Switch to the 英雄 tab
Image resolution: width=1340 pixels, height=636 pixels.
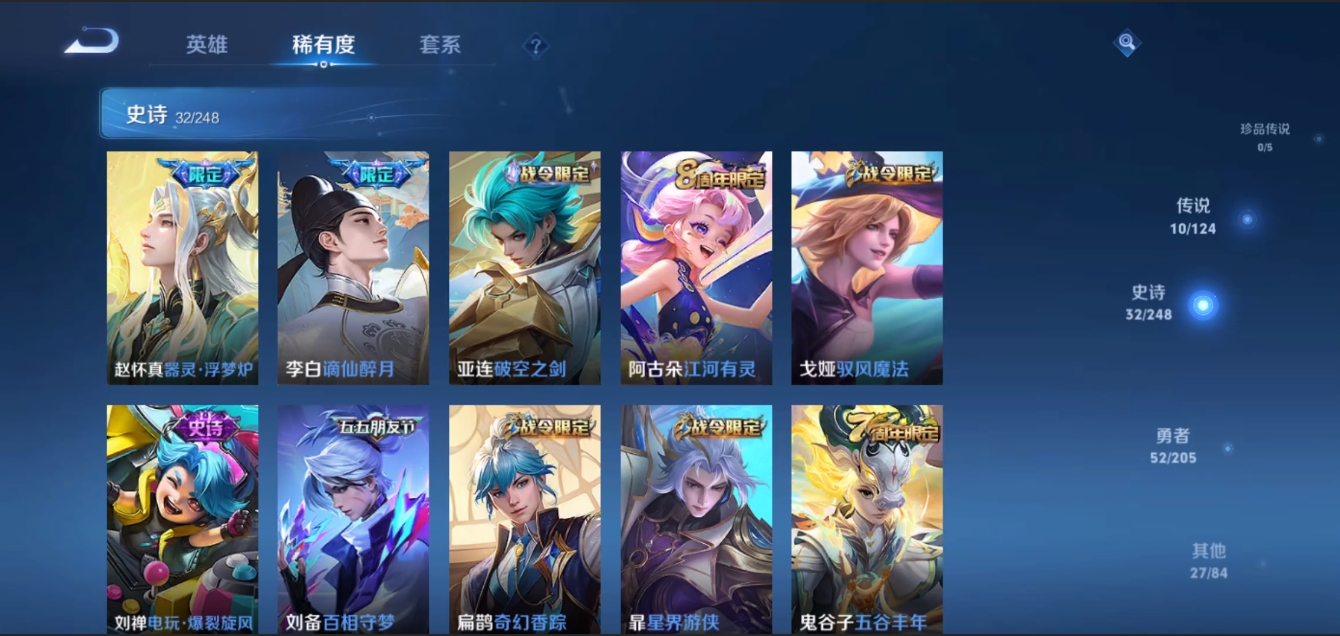pyautogui.click(x=207, y=45)
